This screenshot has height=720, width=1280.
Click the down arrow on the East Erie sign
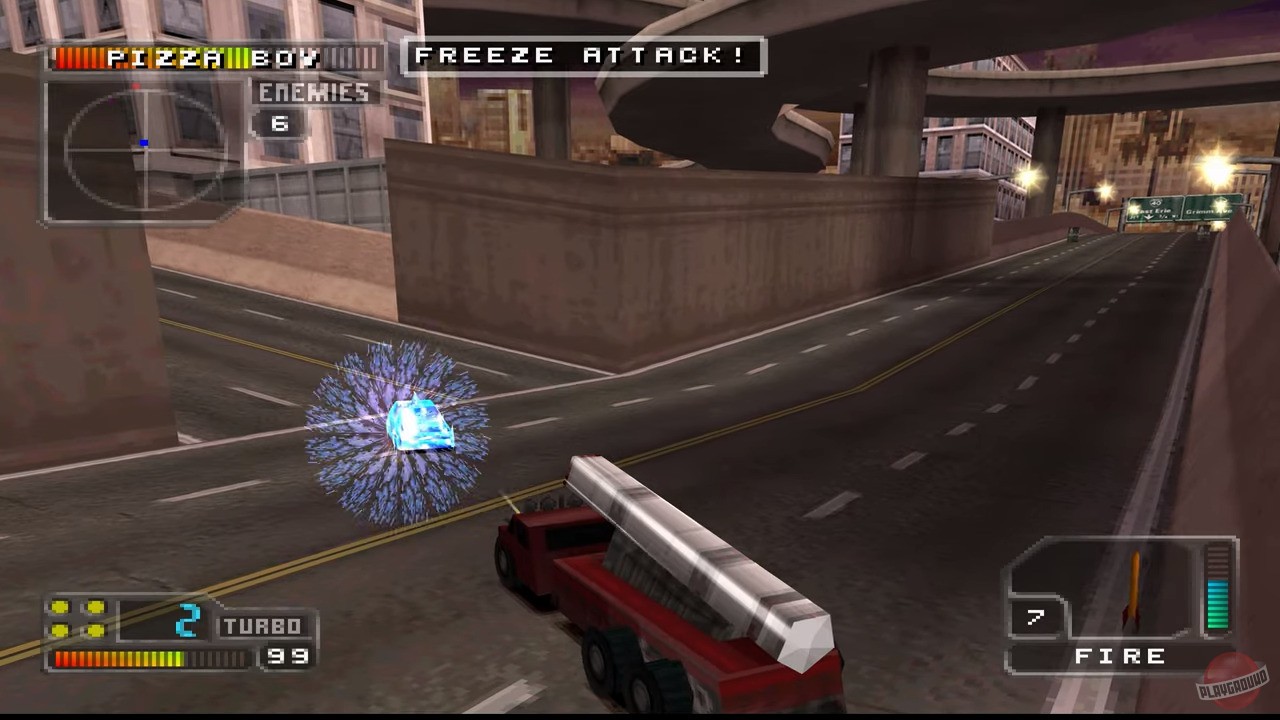tap(1148, 216)
